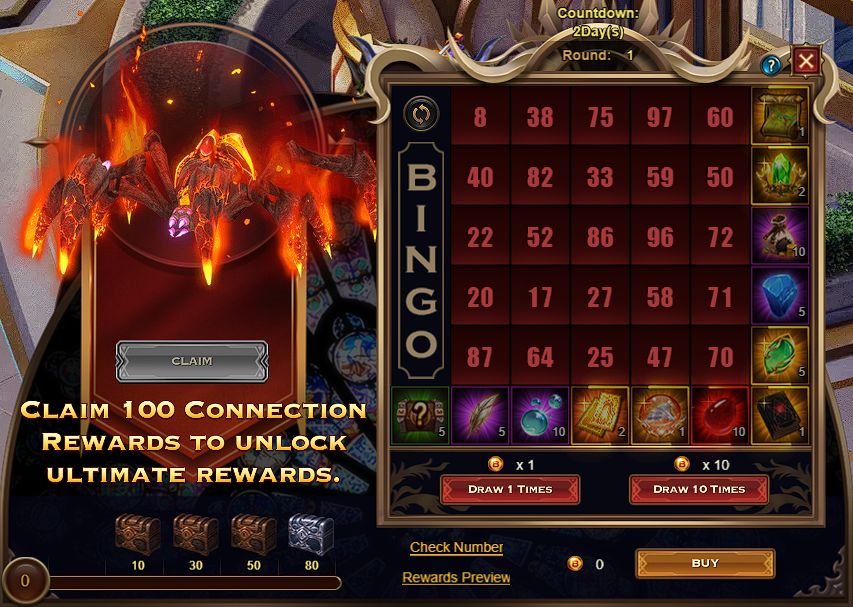Draw 1 Times

(x=510, y=489)
